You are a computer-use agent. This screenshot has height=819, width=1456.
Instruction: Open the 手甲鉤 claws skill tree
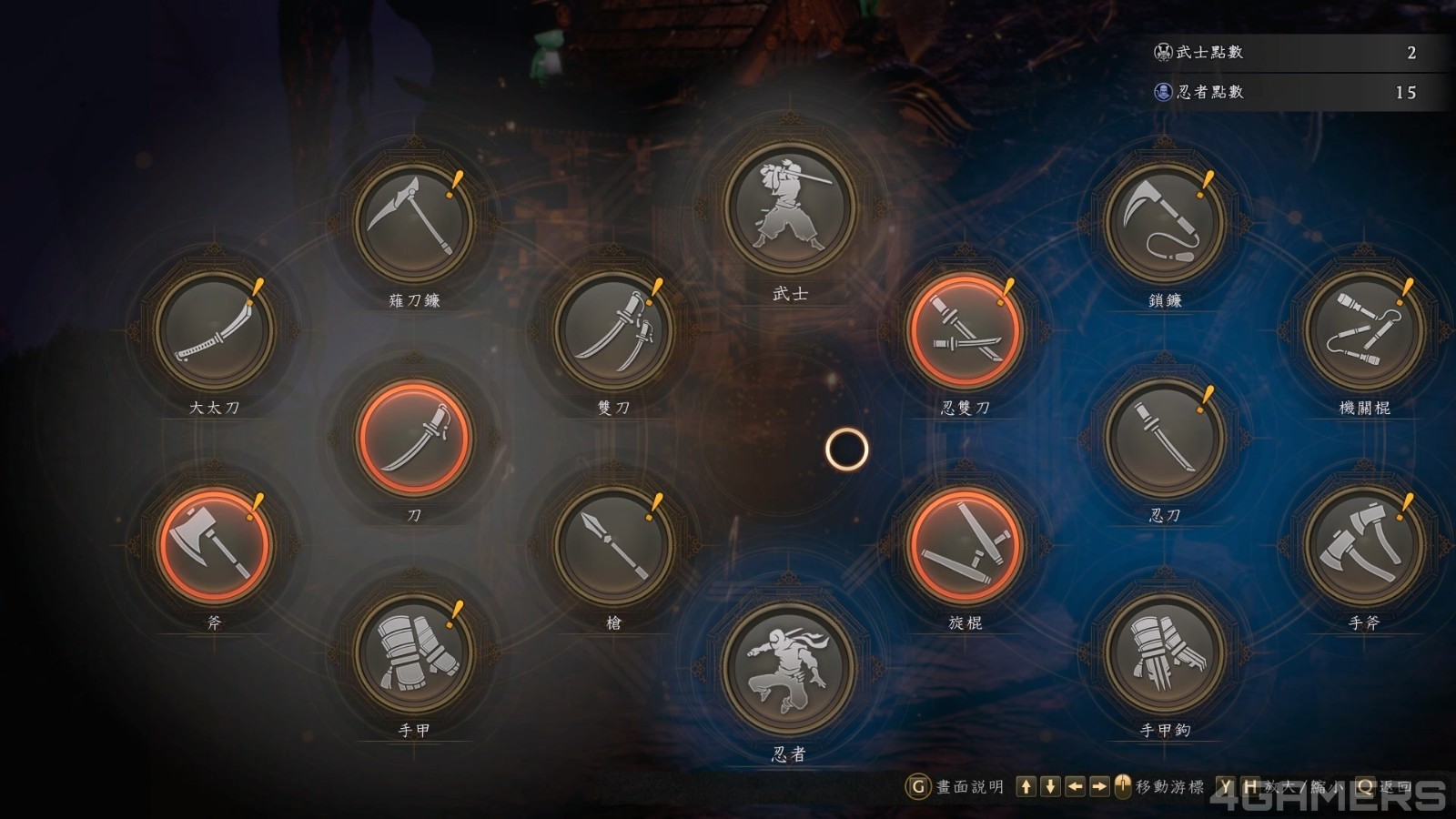(x=1165, y=652)
